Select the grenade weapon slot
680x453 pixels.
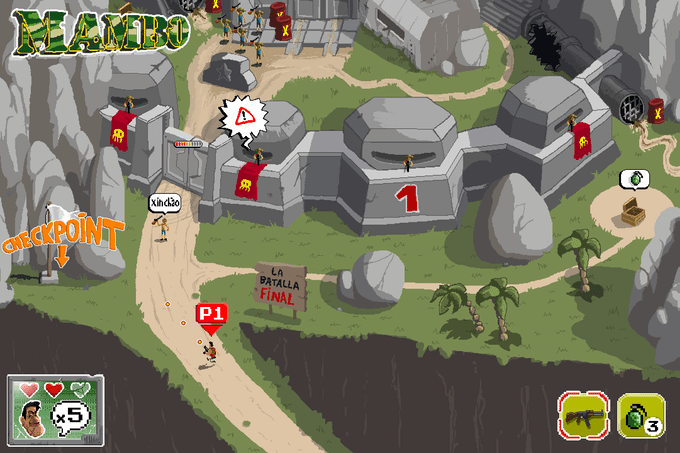(641, 415)
